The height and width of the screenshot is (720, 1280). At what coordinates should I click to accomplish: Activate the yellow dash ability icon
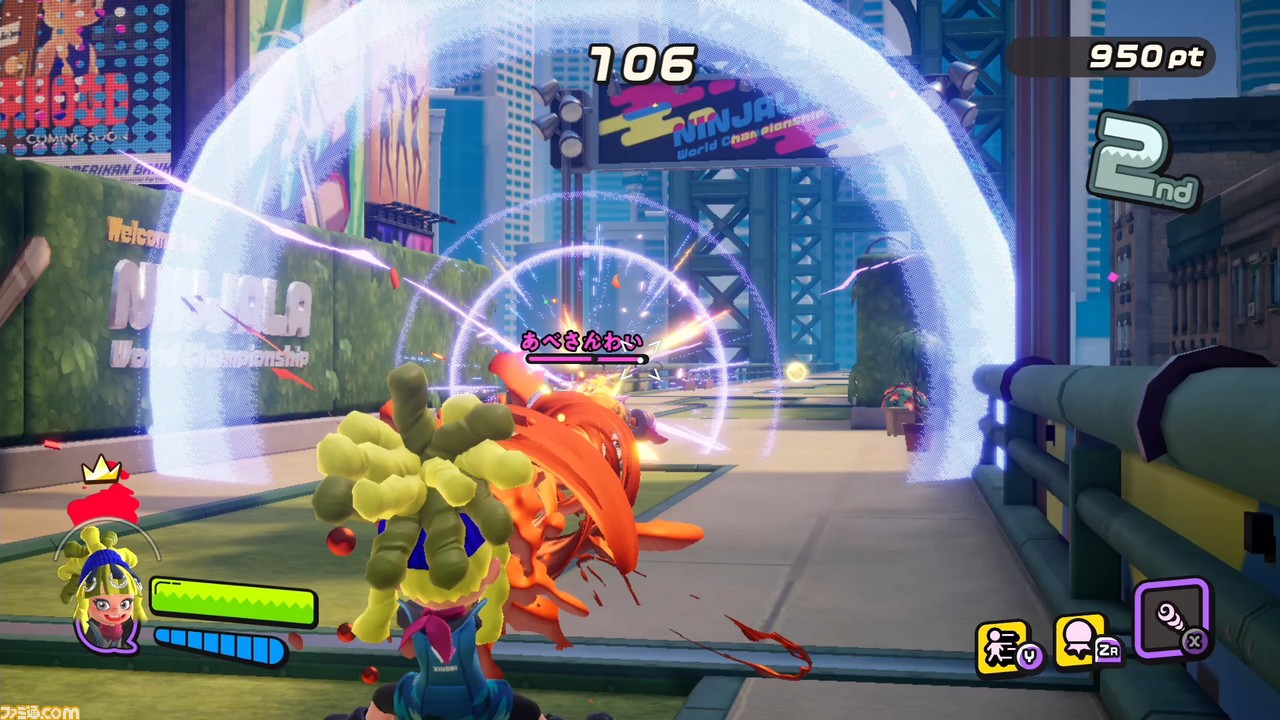(1003, 647)
